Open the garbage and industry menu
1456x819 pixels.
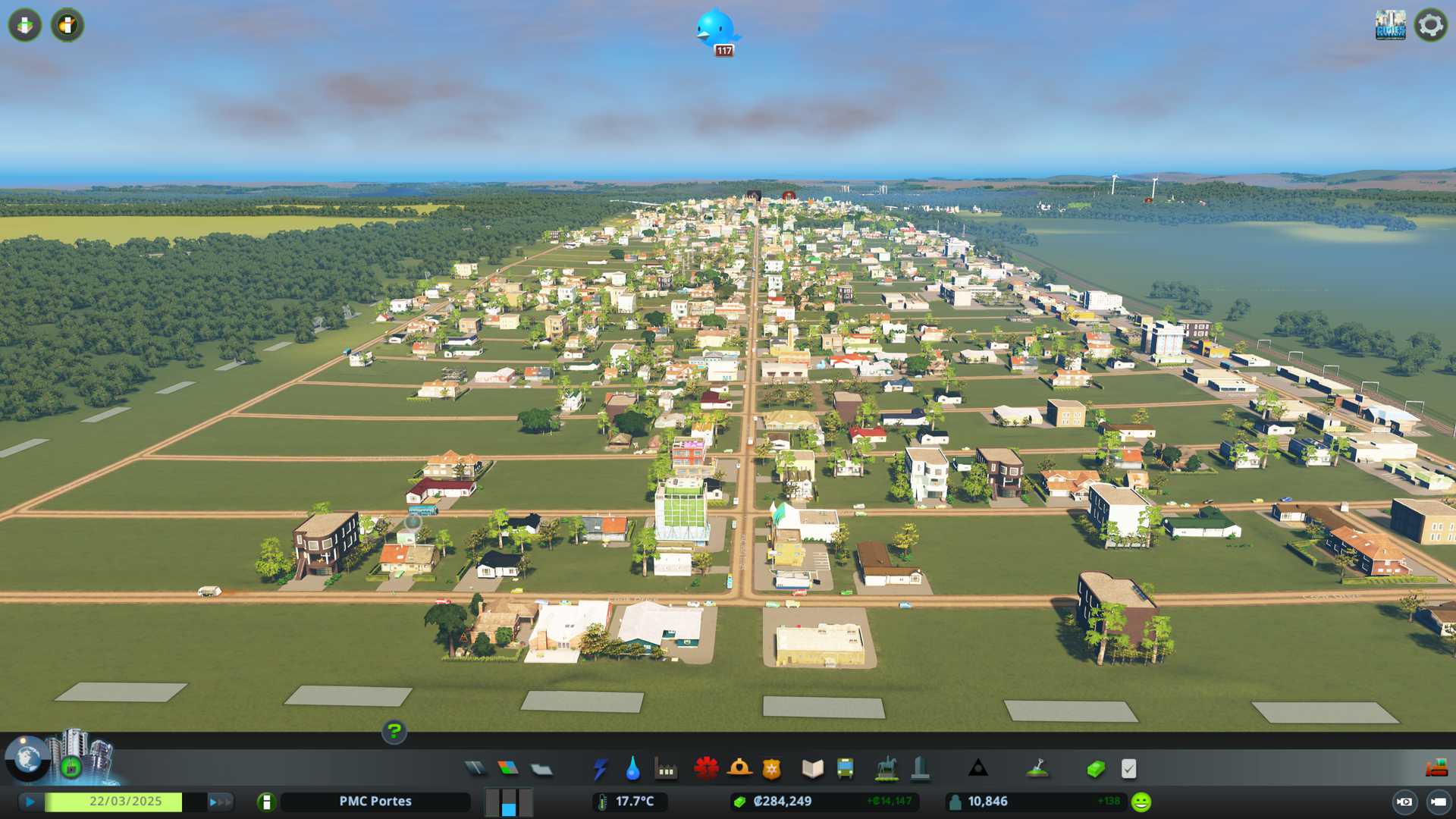[x=666, y=769]
